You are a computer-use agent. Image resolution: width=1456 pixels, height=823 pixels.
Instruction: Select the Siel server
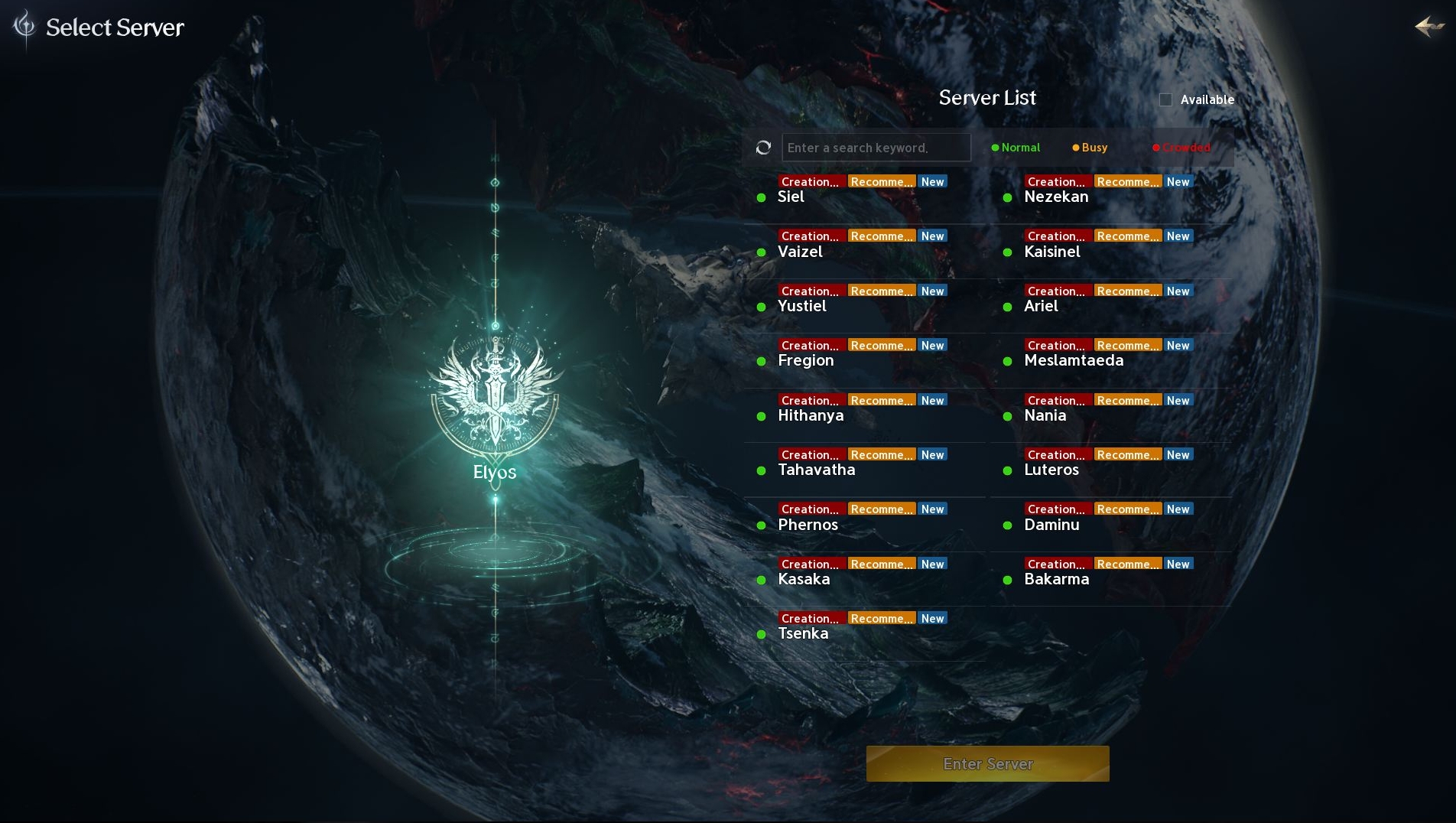click(791, 197)
